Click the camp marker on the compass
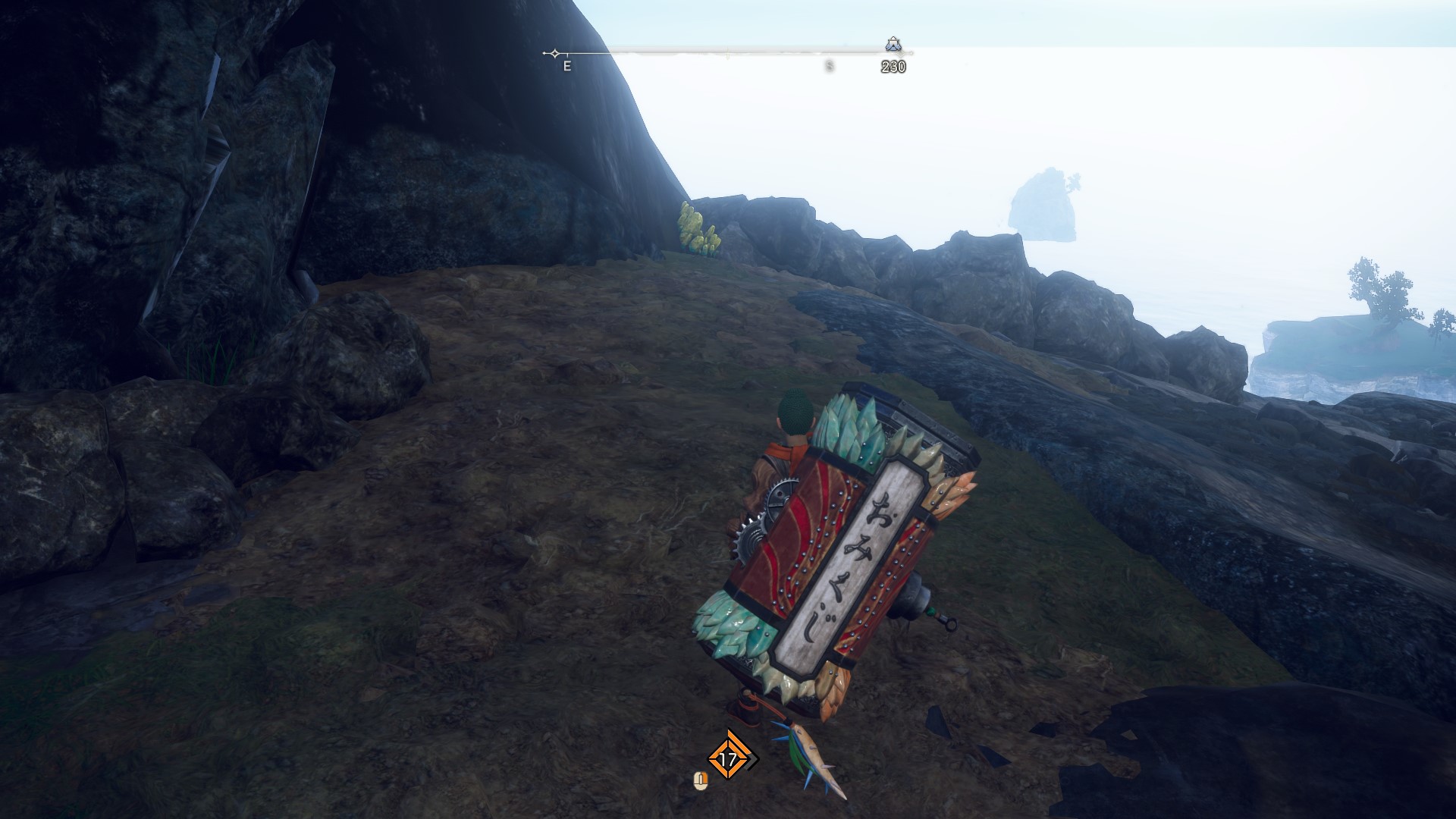The height and width of the screenshot is (819, 1456). coord(893,44)
